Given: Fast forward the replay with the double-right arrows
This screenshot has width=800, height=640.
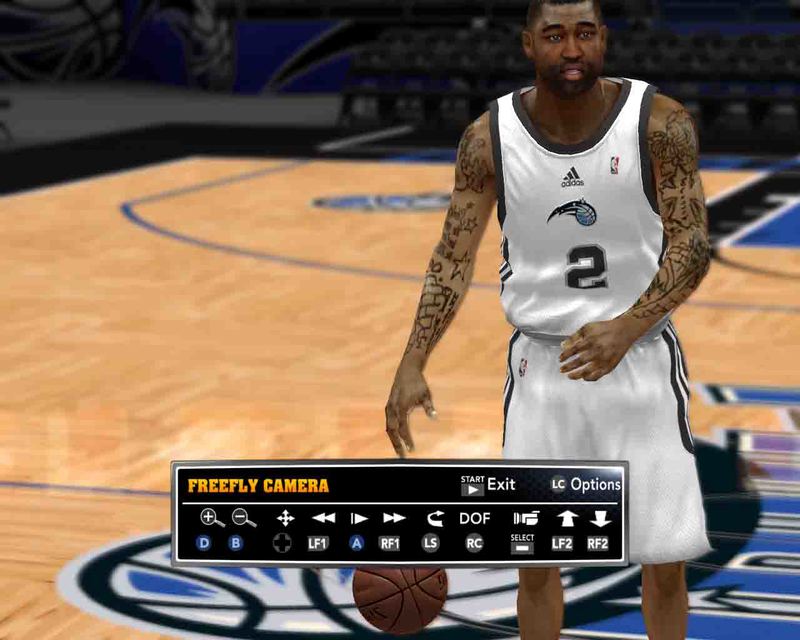Looking at the screenshot, I should click(x=394, y=518).
